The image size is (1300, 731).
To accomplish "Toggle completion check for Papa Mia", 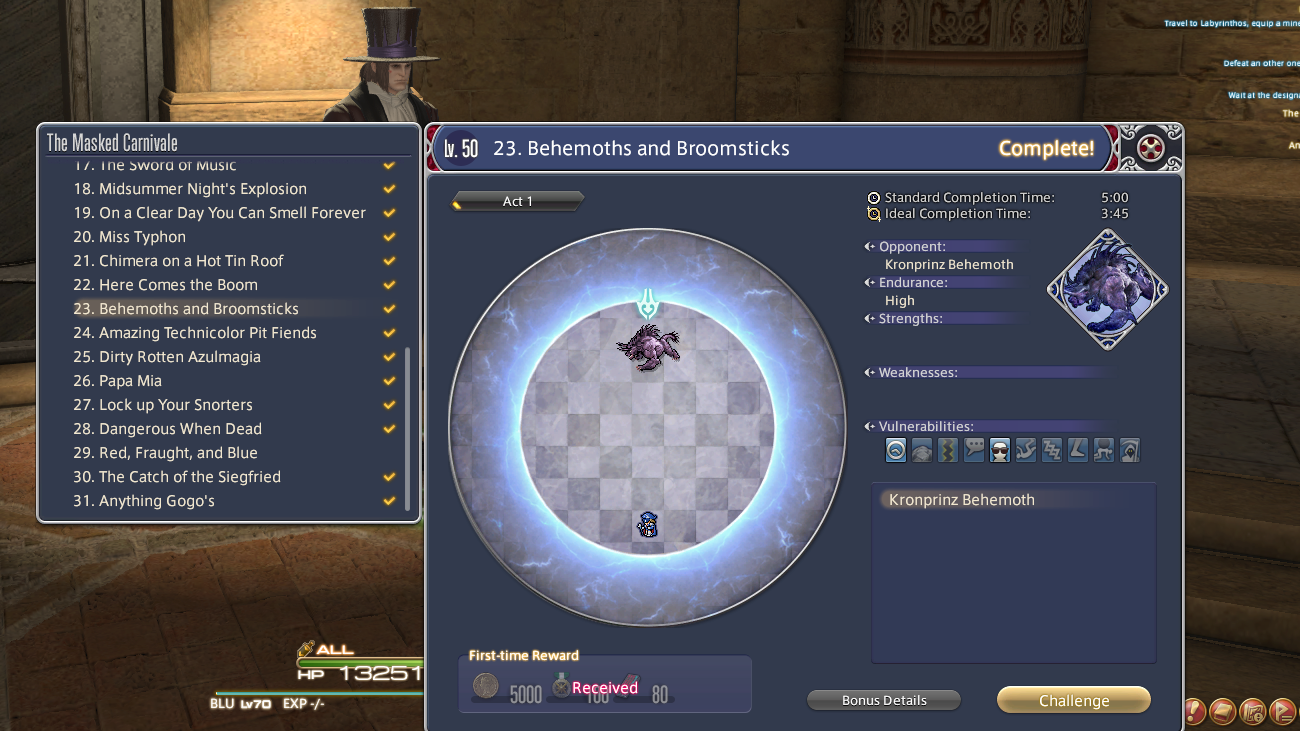I will pyautogui.click(x=389, y=381).
